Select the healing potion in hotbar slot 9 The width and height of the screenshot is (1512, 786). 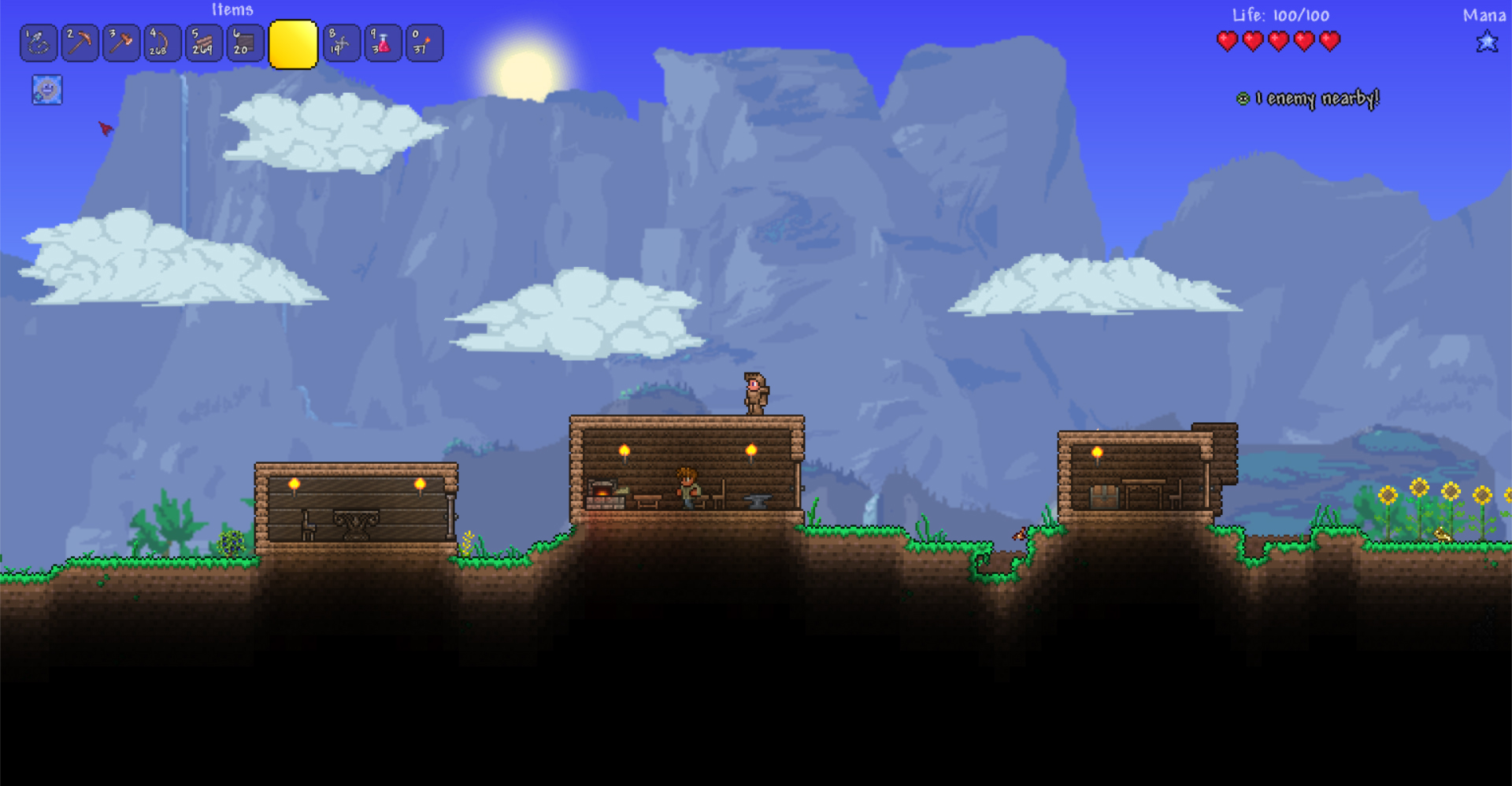tap(380, 43)
